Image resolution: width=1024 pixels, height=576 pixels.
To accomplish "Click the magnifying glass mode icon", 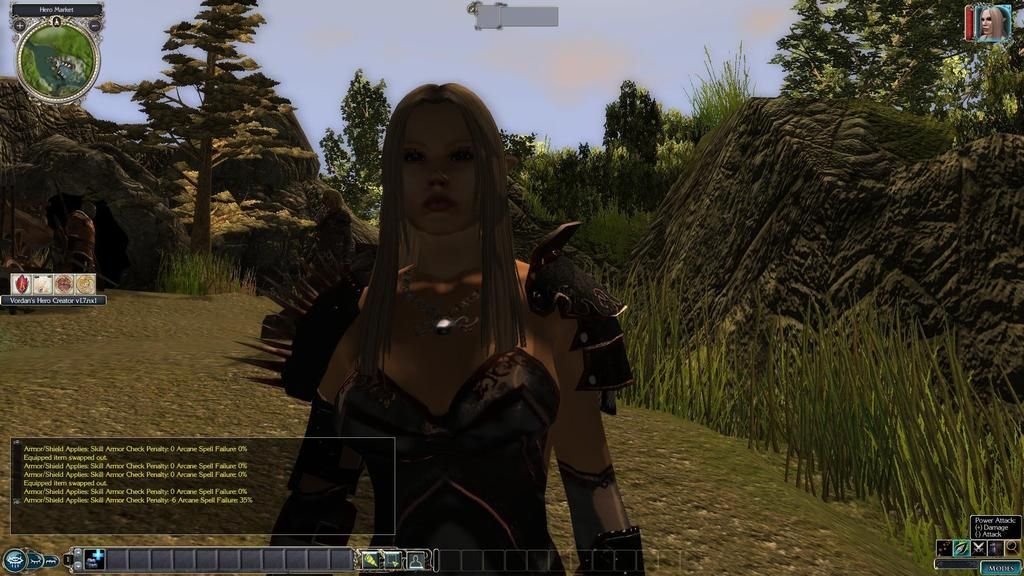I will pyautogui.click(x=1011, y=548).
